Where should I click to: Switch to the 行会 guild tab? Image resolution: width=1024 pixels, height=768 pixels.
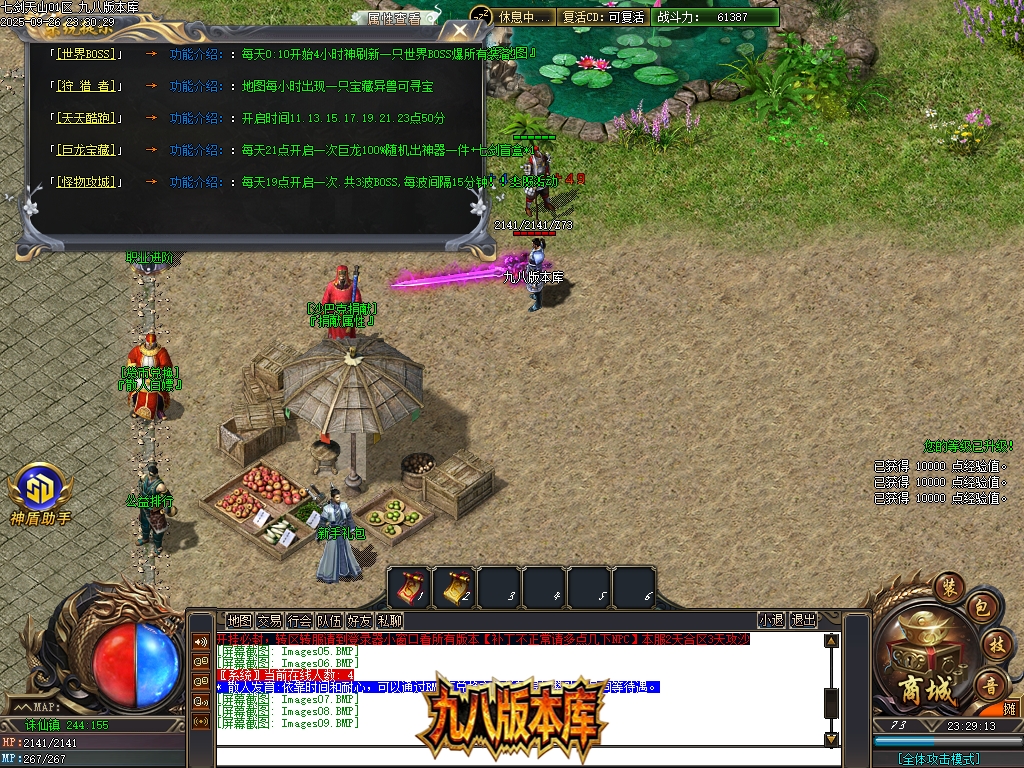299,621
